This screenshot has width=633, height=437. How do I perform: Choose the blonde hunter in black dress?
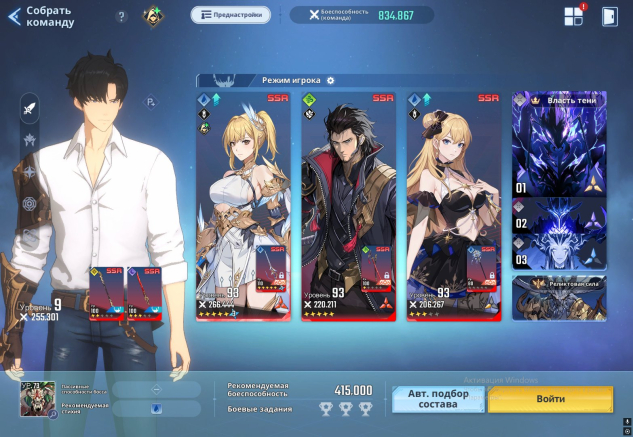tap(454, 205)
